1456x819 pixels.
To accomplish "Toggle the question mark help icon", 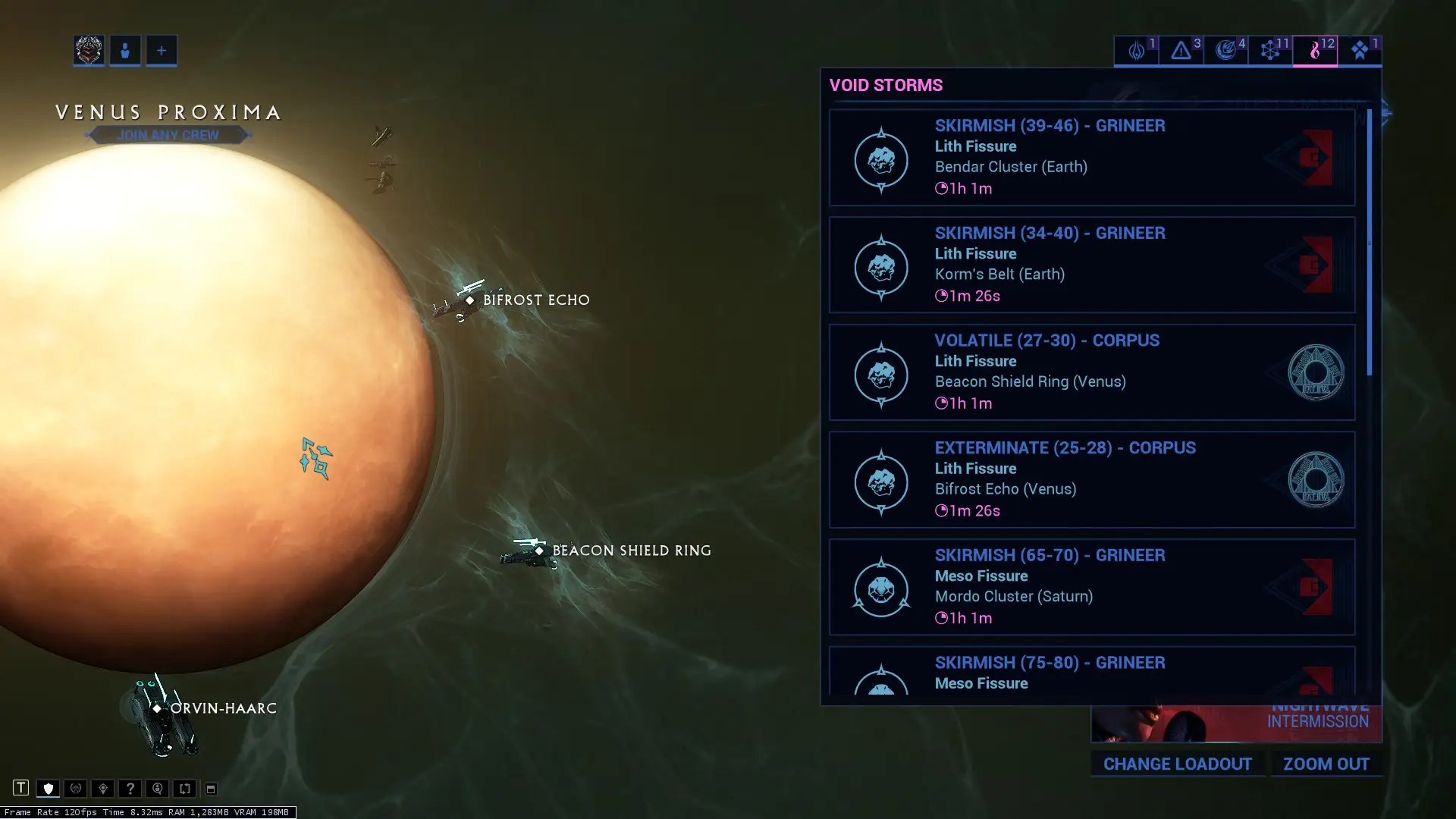I will click(x=130, y=789).
